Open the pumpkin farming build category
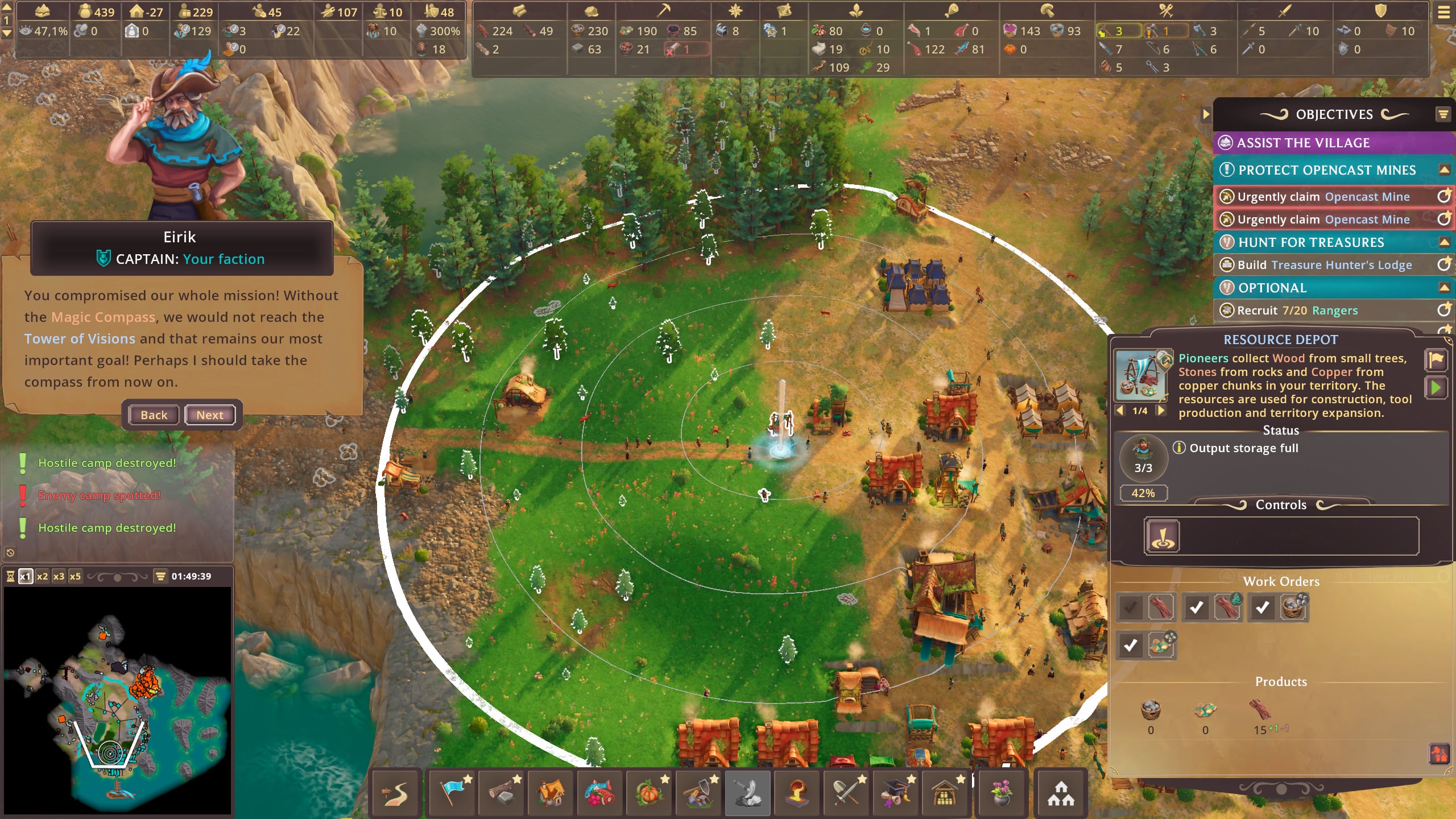This screenshot has height=819, width=1456. [x=649, y=793]
